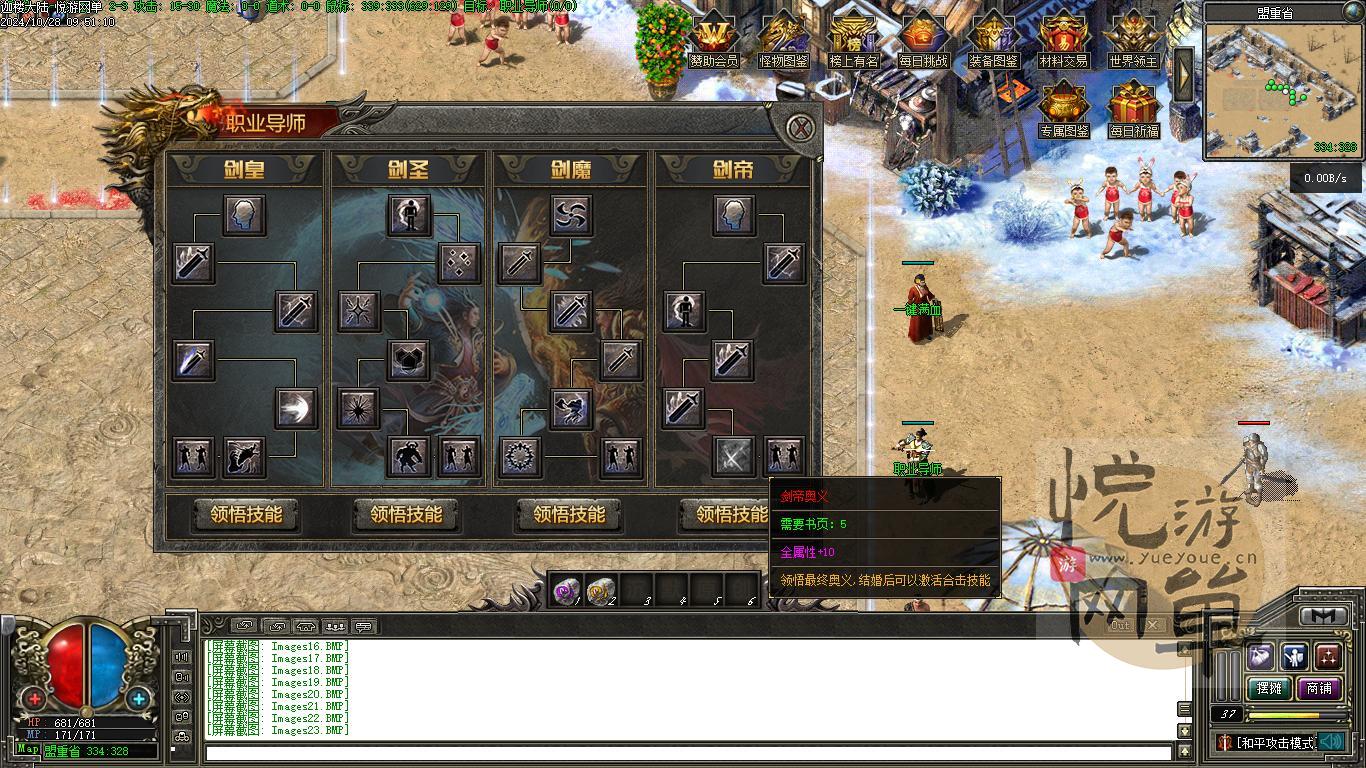This screenshot has height=768, width=1366.
Task: Show the 榜上有名 rankings
Action: (854, 40)
